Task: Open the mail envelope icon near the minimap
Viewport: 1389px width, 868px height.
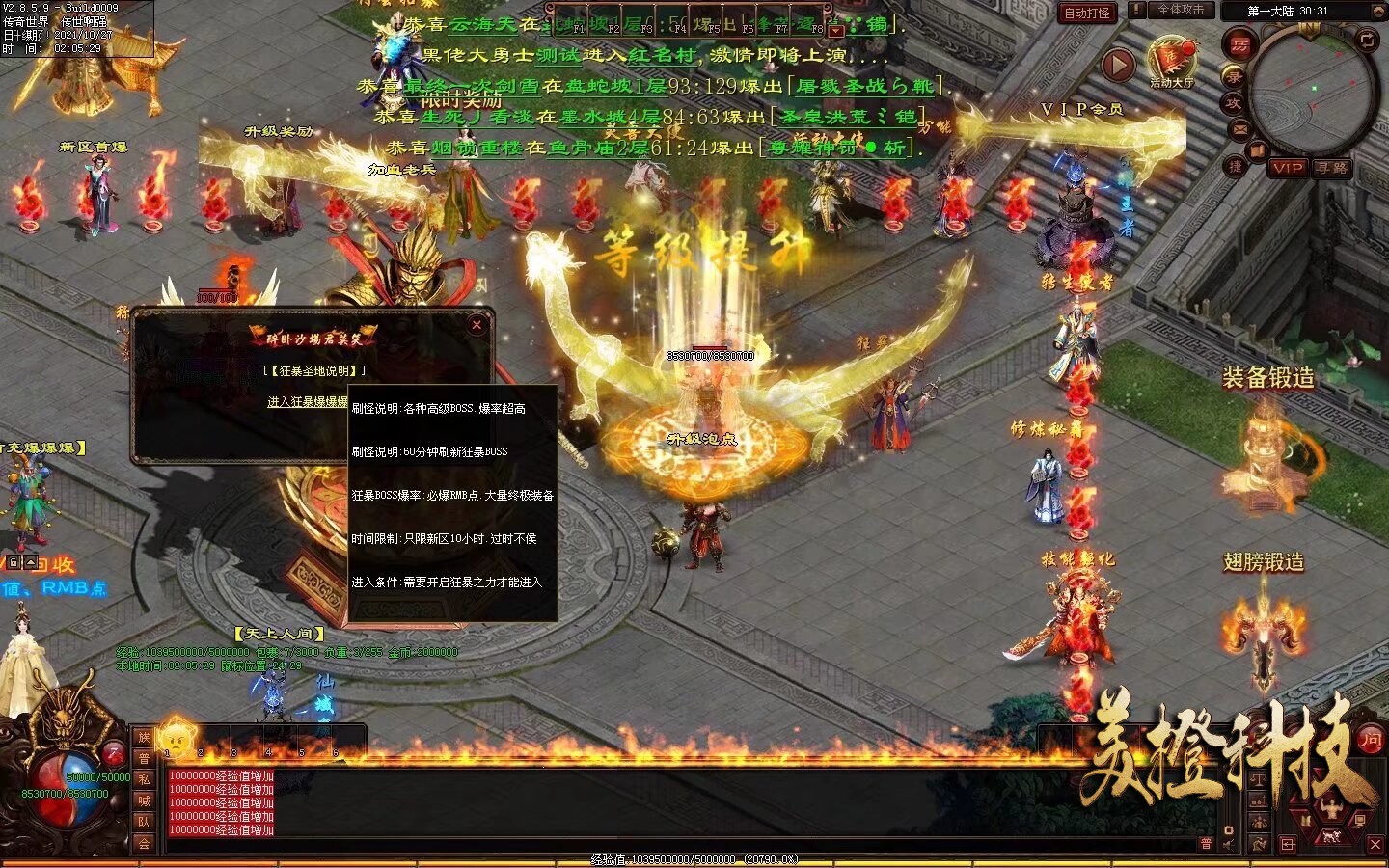Action: [x=1239, y=128]
